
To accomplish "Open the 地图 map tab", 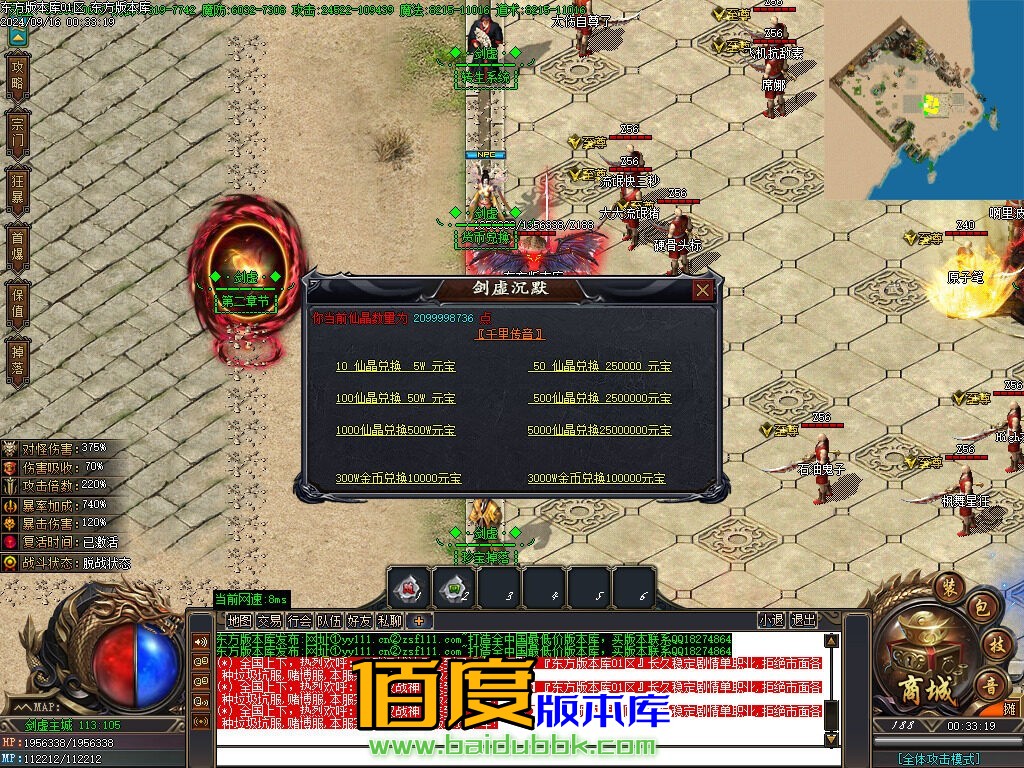I will coord(239,620).
